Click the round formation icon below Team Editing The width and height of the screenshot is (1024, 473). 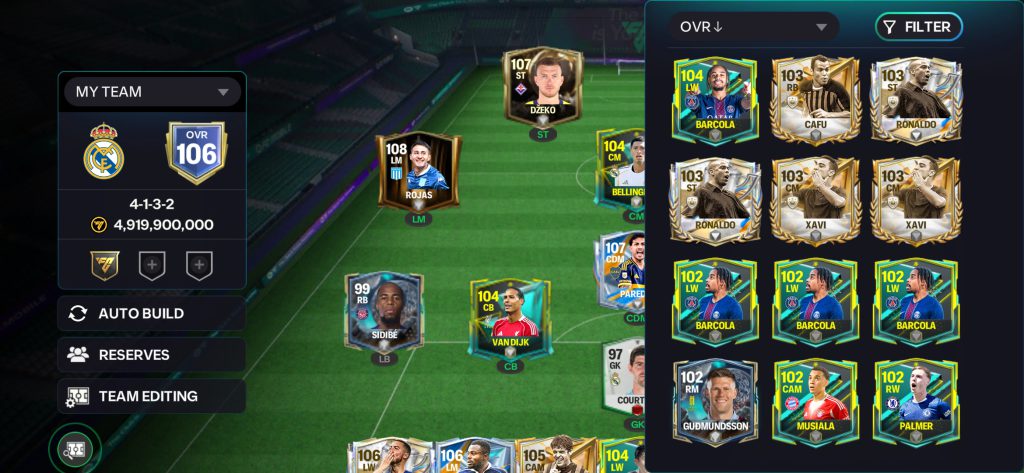tap(75, 449)
